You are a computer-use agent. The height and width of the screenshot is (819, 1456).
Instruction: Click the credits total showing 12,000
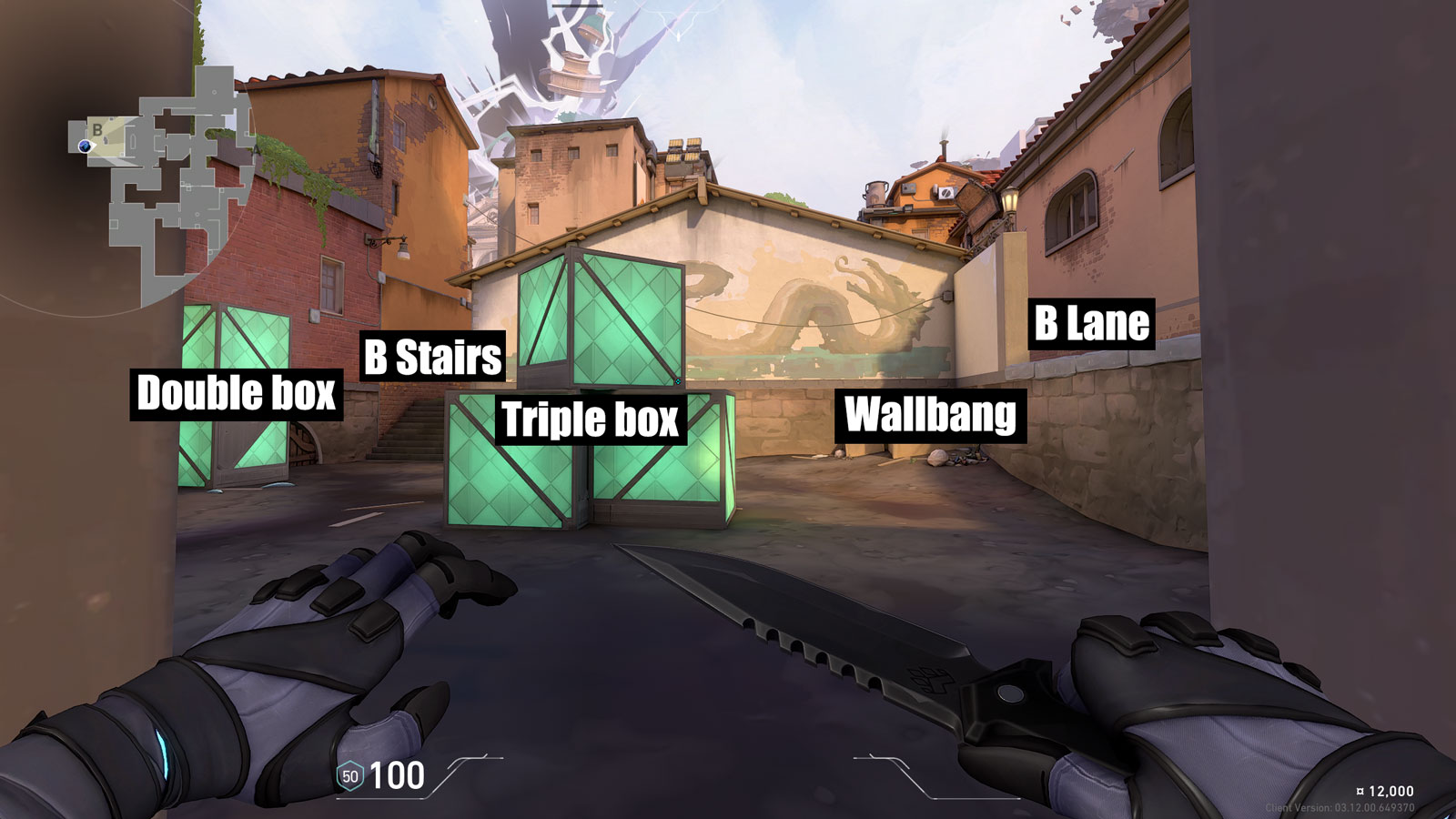click(1390, 791)
